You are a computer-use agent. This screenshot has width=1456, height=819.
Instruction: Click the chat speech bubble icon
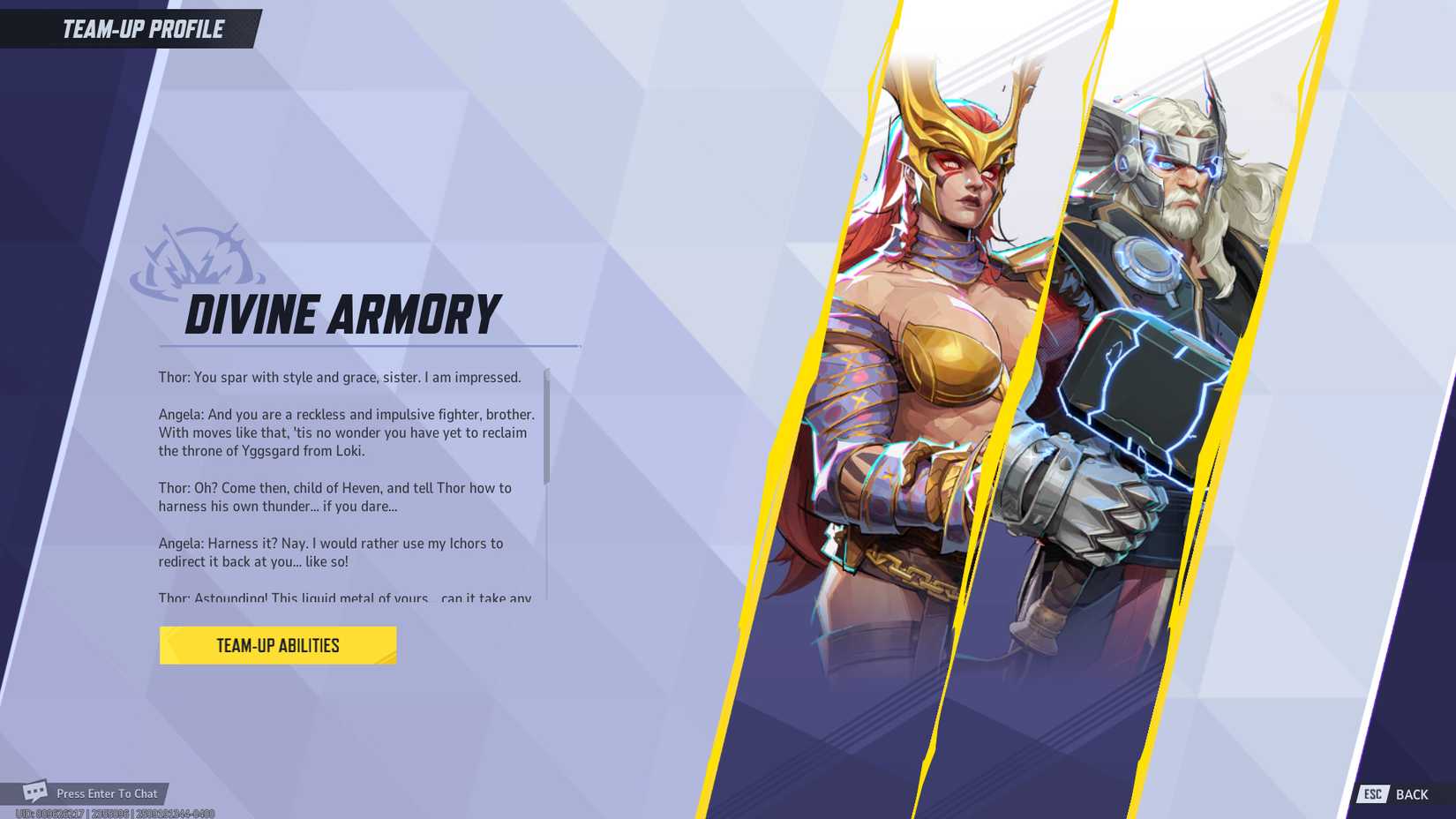34,793
